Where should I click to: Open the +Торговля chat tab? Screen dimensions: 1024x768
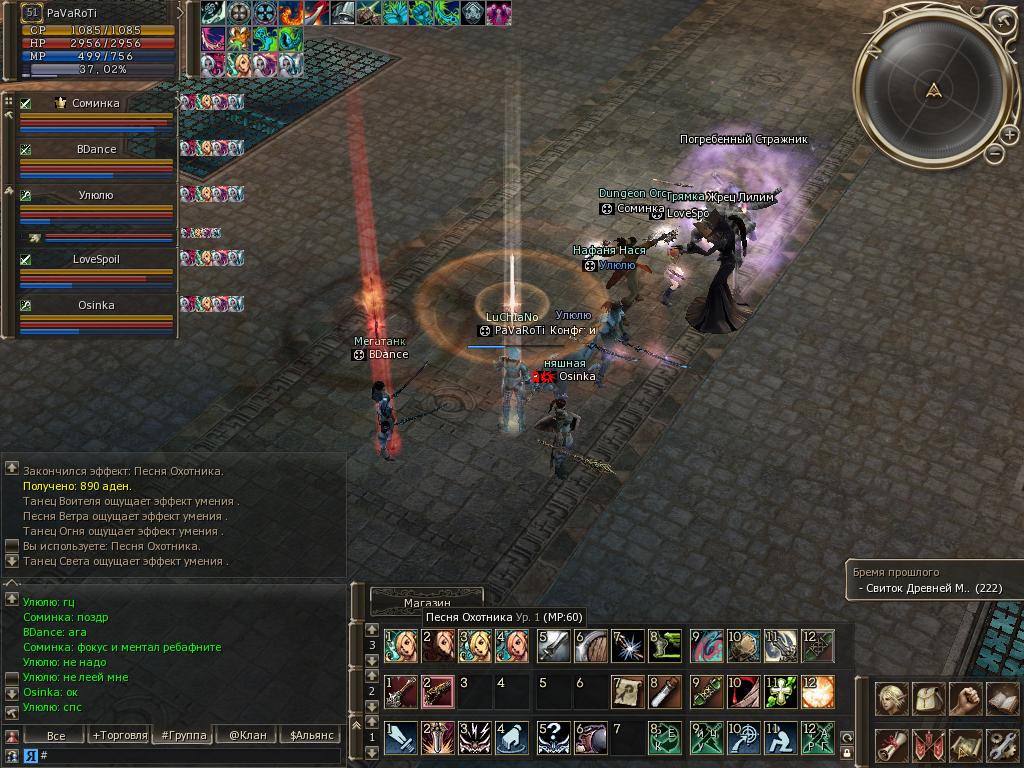click(119, 736)
